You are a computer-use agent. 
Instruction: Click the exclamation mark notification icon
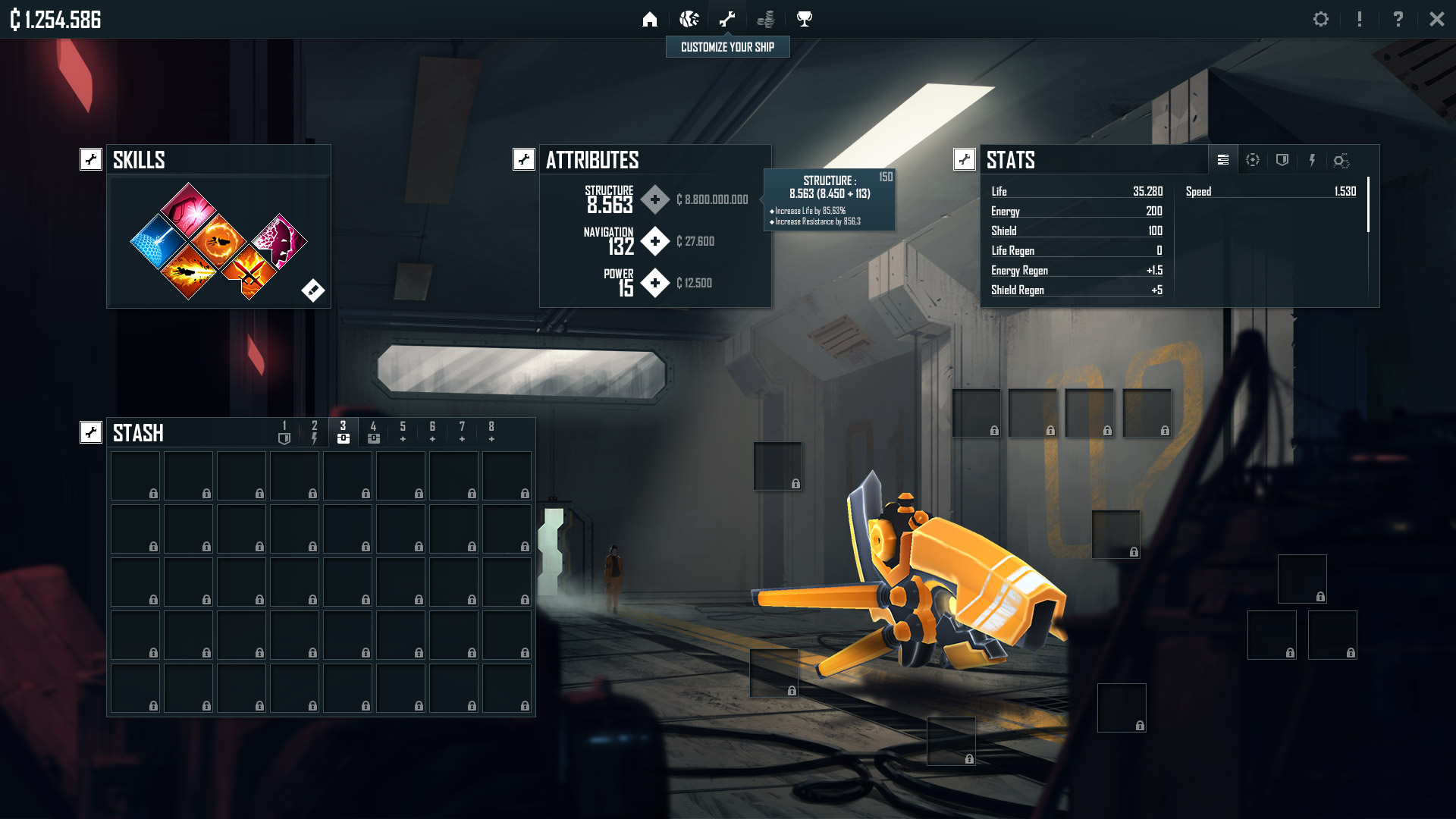click(x=1360, y=19)
